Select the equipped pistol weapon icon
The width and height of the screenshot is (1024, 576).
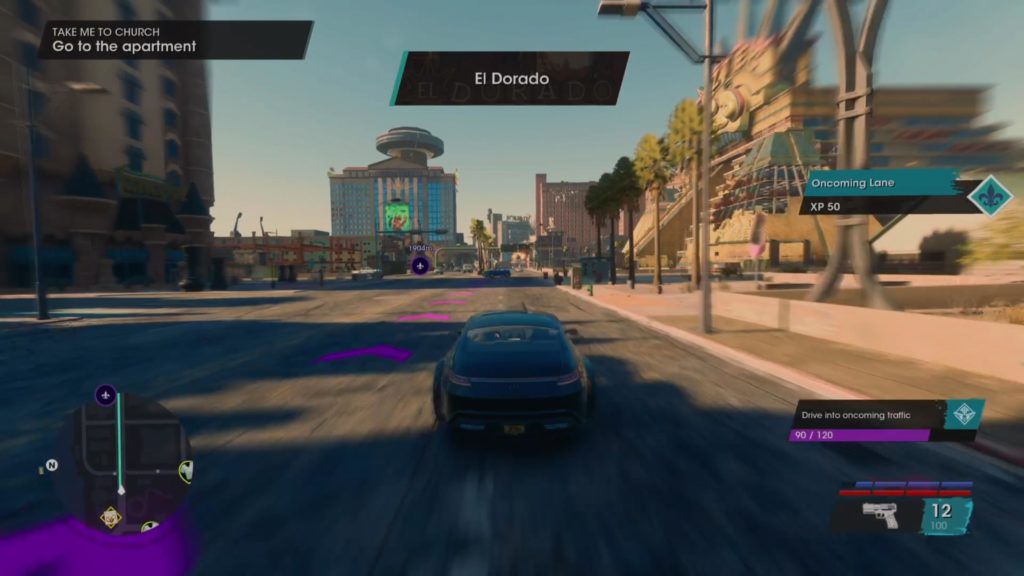880,515
